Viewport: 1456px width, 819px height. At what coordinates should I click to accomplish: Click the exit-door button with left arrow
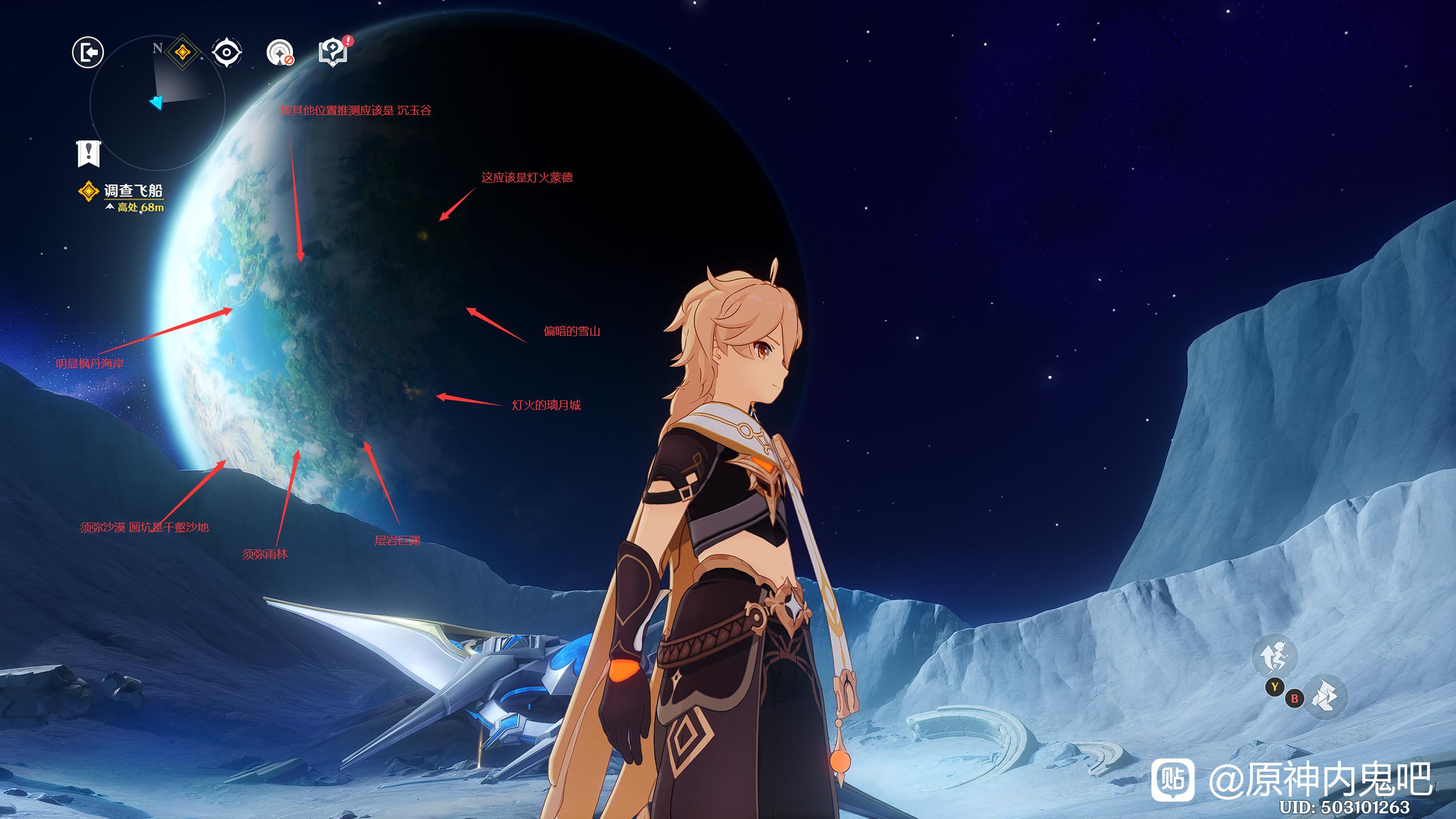(x=88, y=53)
